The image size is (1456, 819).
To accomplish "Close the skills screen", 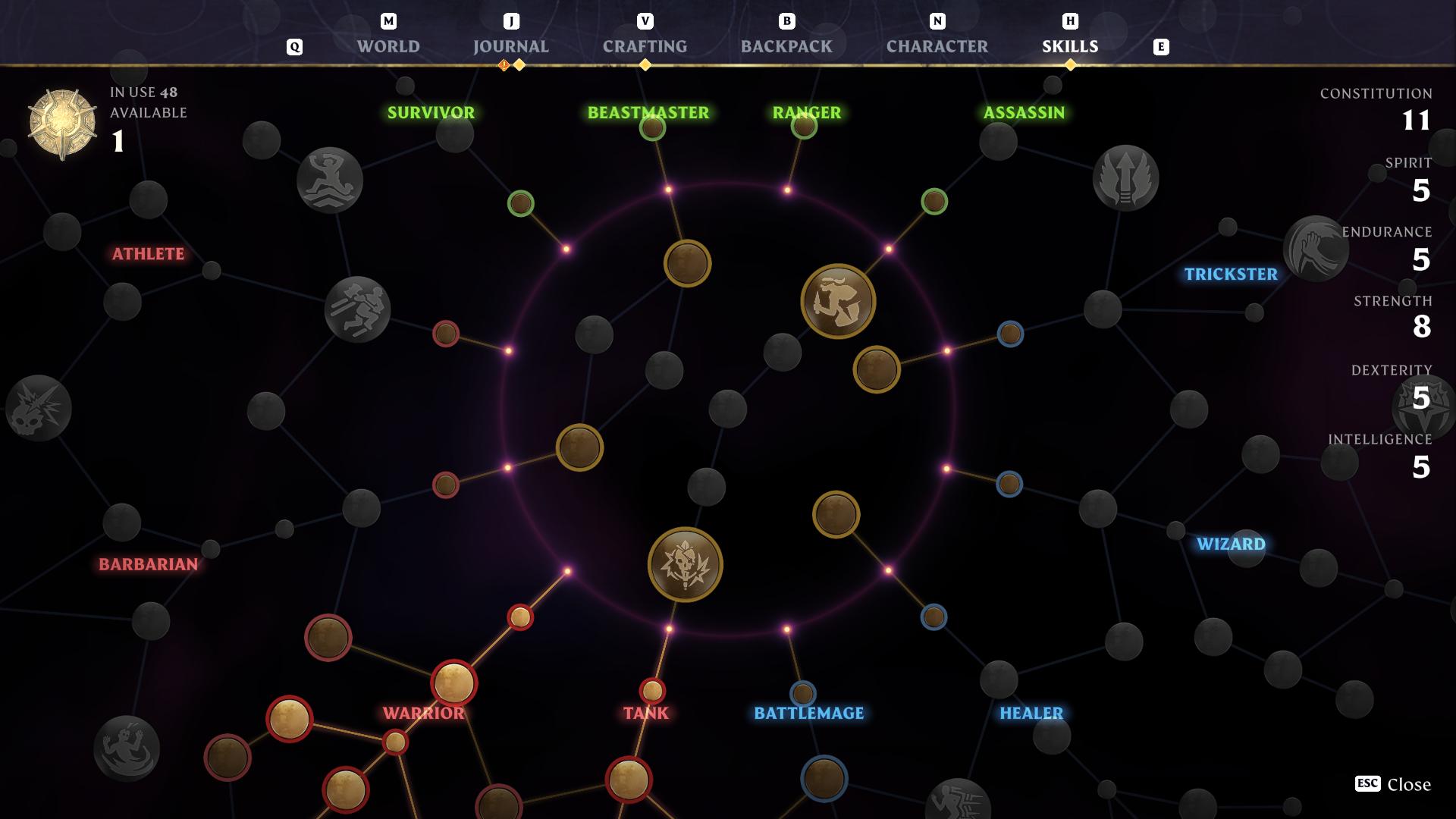I will tap(1393, 784).
